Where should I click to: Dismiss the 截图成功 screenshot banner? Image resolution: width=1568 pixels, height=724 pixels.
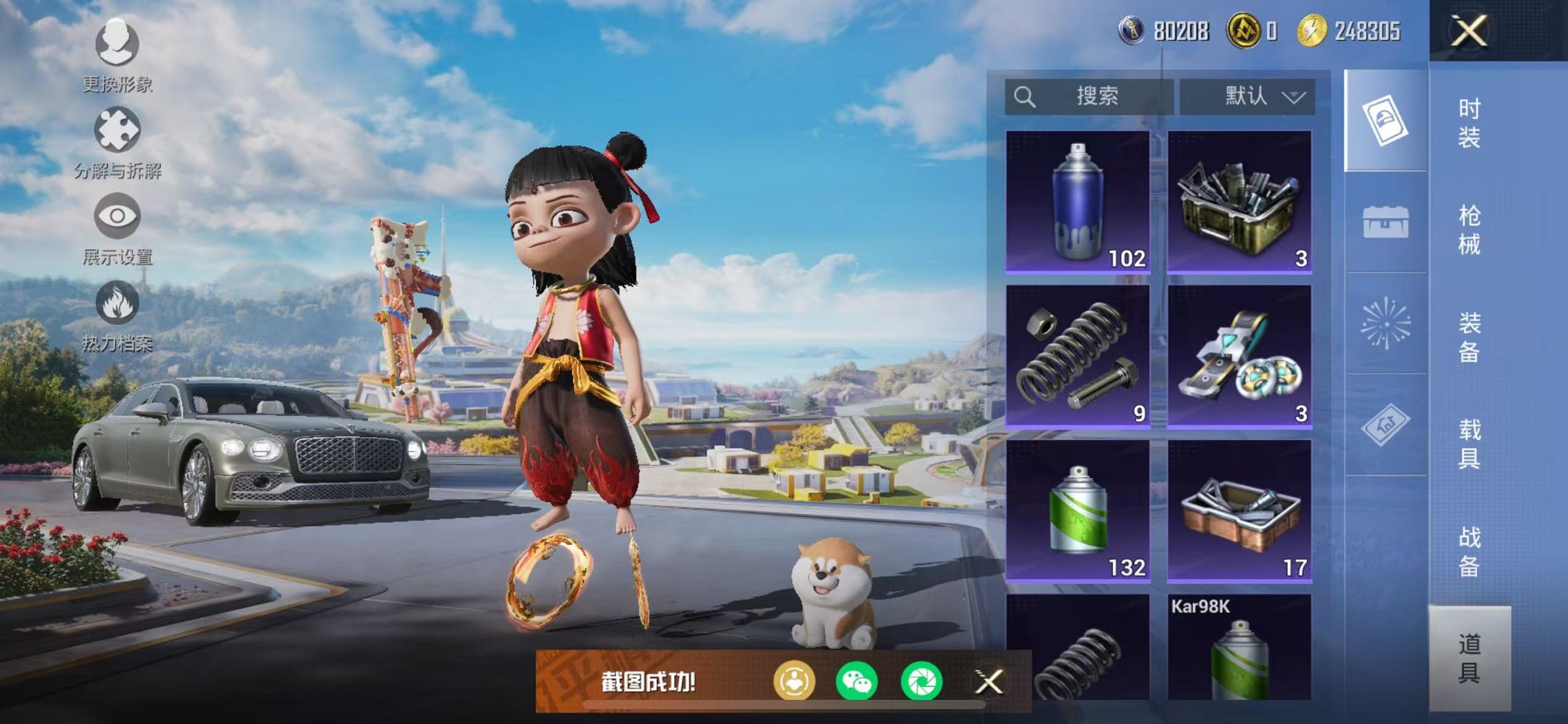[x=989, y=682]
